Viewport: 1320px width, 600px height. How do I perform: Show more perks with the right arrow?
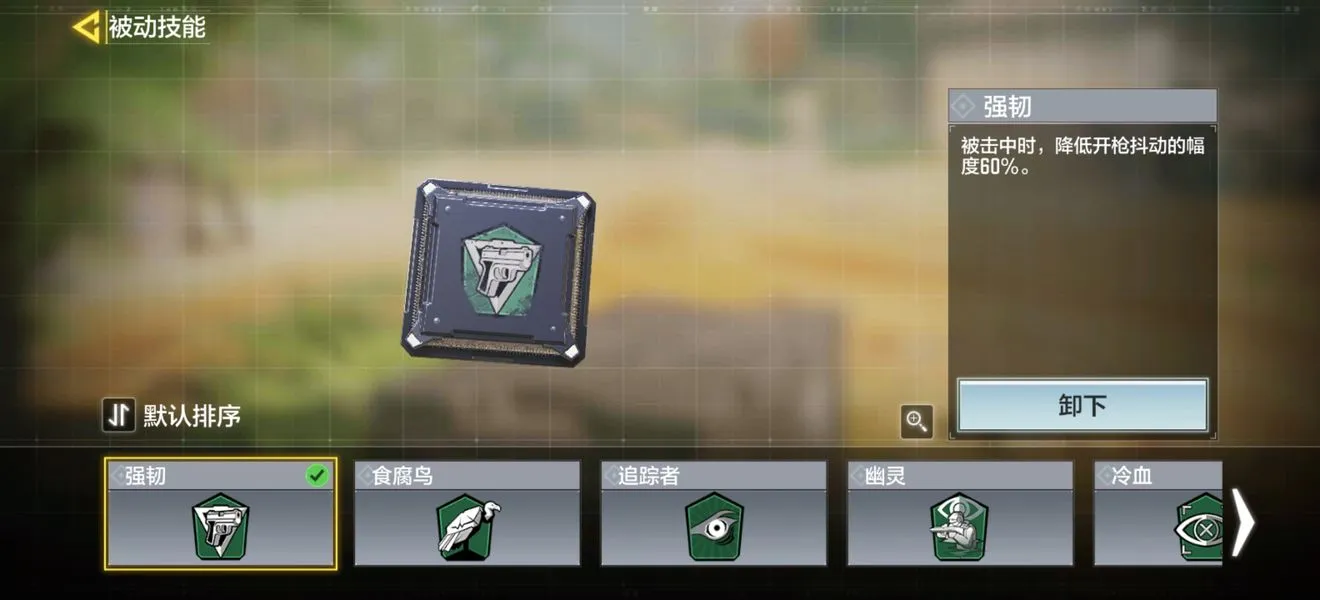click(x=1242, y=522)
